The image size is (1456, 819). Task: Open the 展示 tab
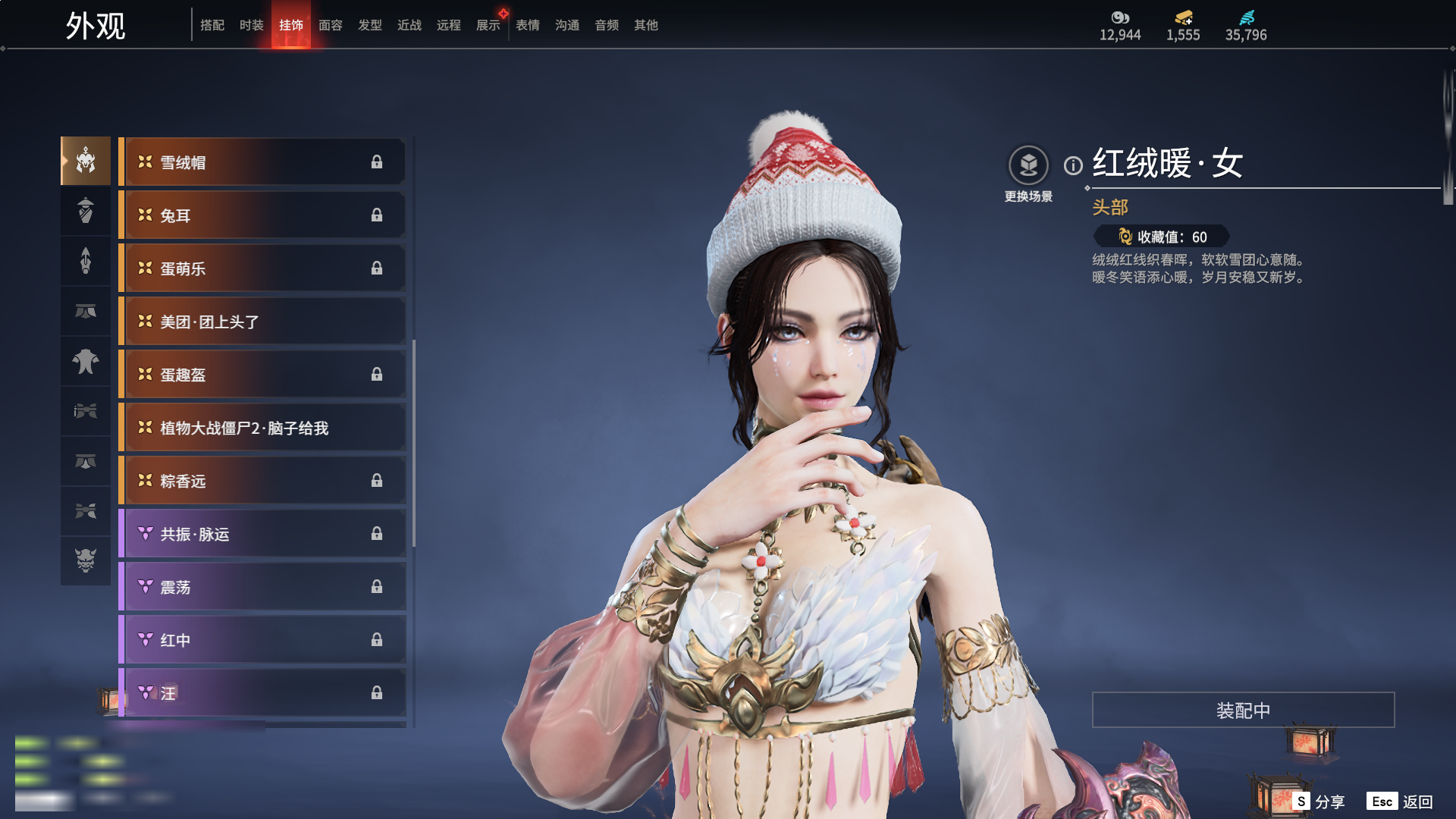pos(488,25)
